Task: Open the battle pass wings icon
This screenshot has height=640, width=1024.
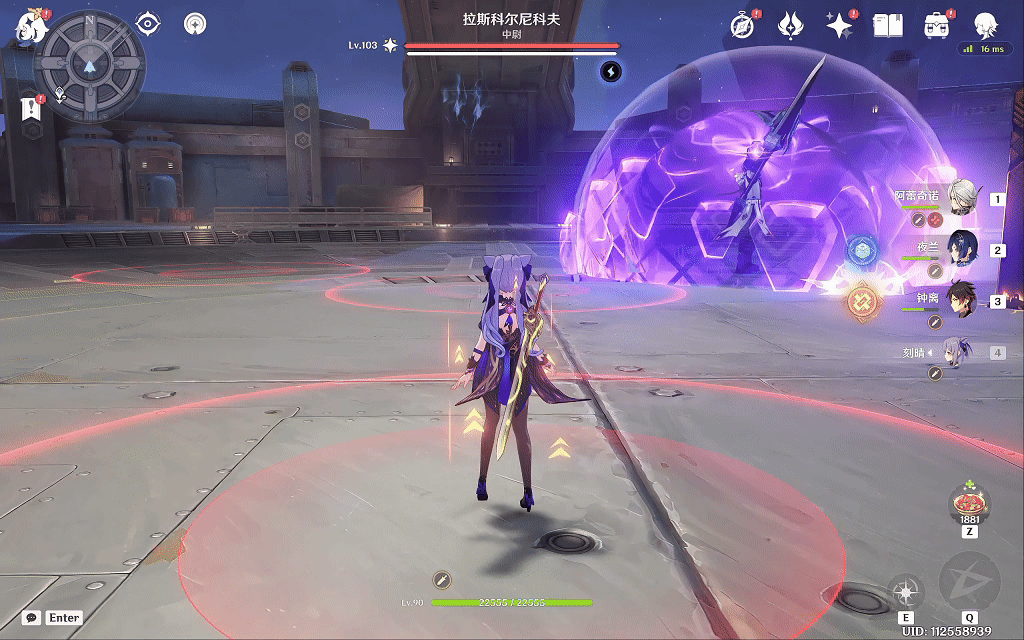Action: tap(792, 25)
